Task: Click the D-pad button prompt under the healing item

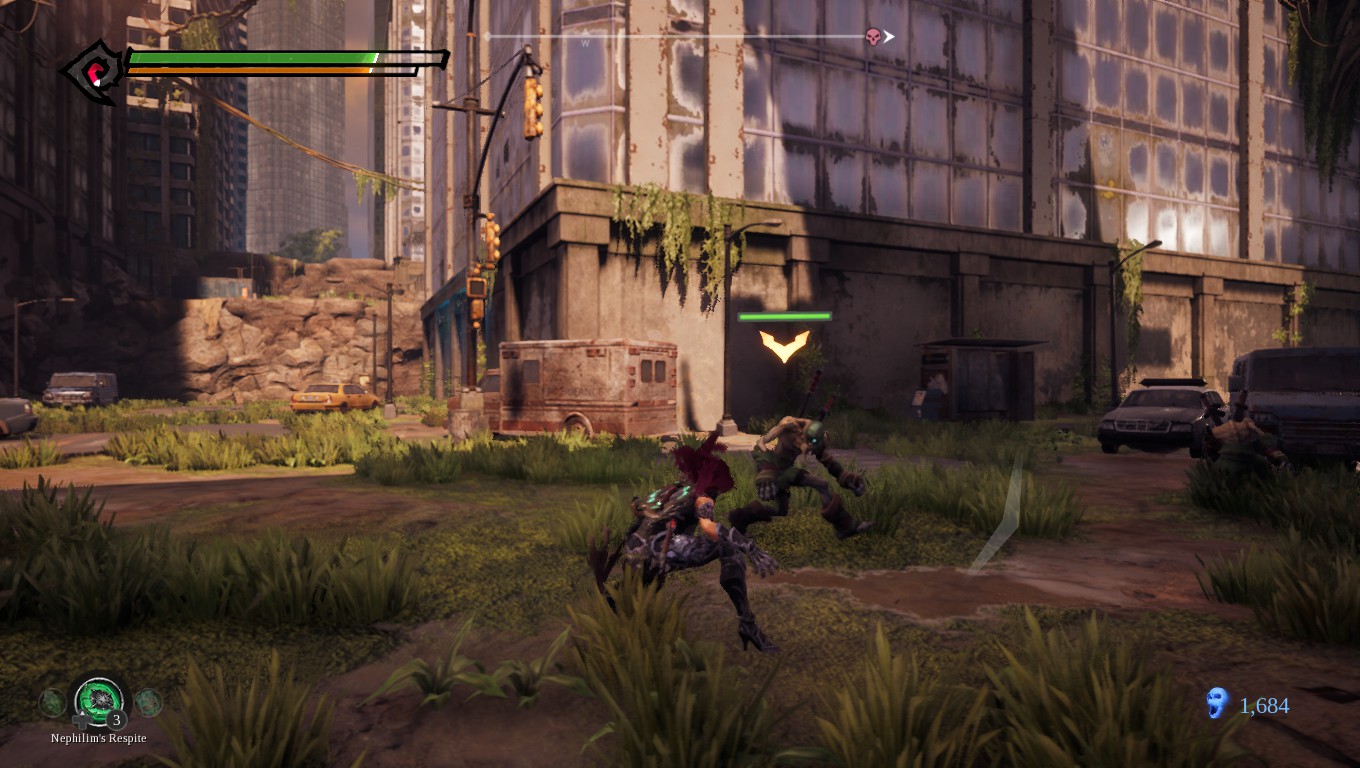Action: pyautogui.click(x=82, y=720)
